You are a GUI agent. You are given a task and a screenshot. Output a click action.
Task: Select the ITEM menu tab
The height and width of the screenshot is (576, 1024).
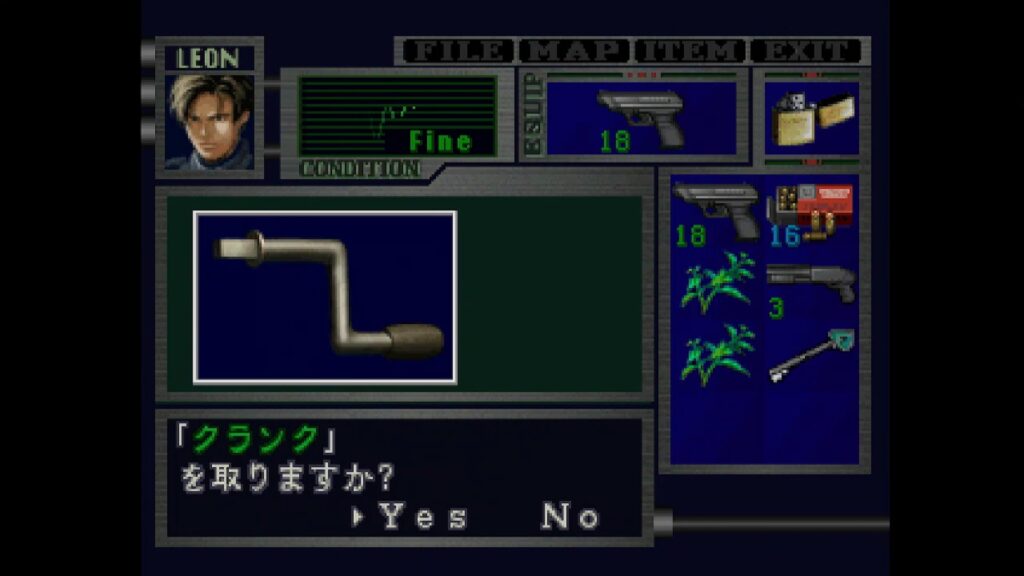click(691, 51)
